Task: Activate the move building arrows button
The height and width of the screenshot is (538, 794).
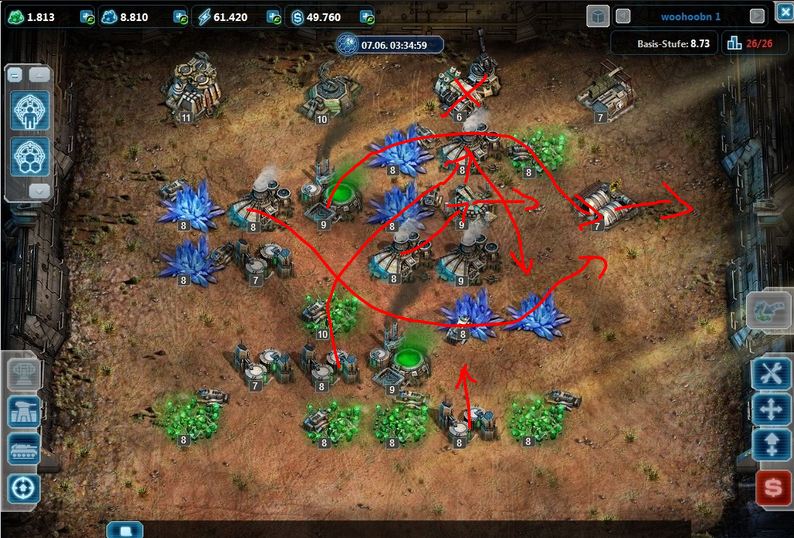Action: coord(771,410)
